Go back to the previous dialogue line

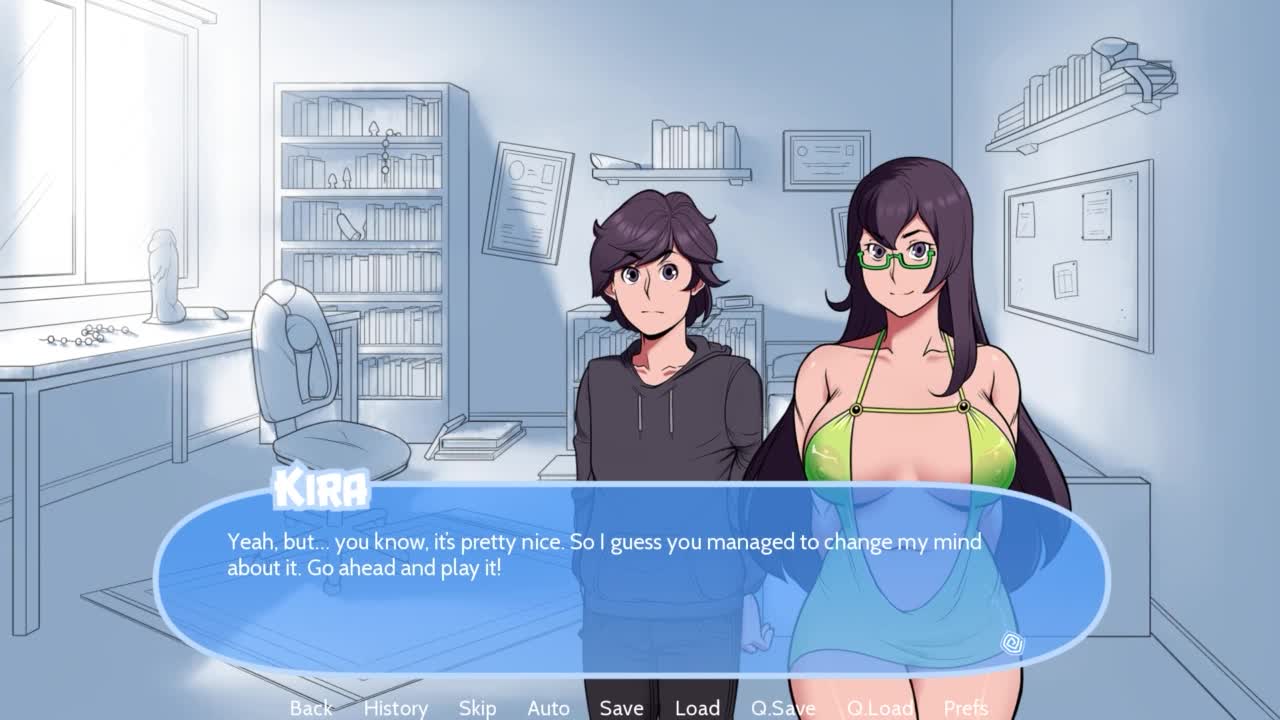(x=311, y=708)
